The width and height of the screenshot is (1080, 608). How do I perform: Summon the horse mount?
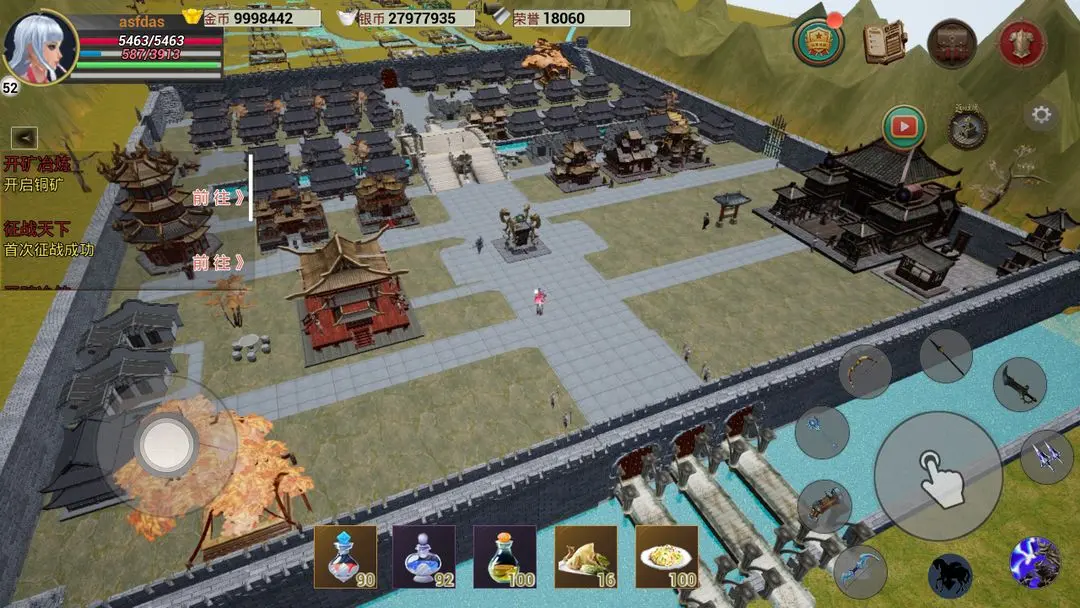pos(949,576)
